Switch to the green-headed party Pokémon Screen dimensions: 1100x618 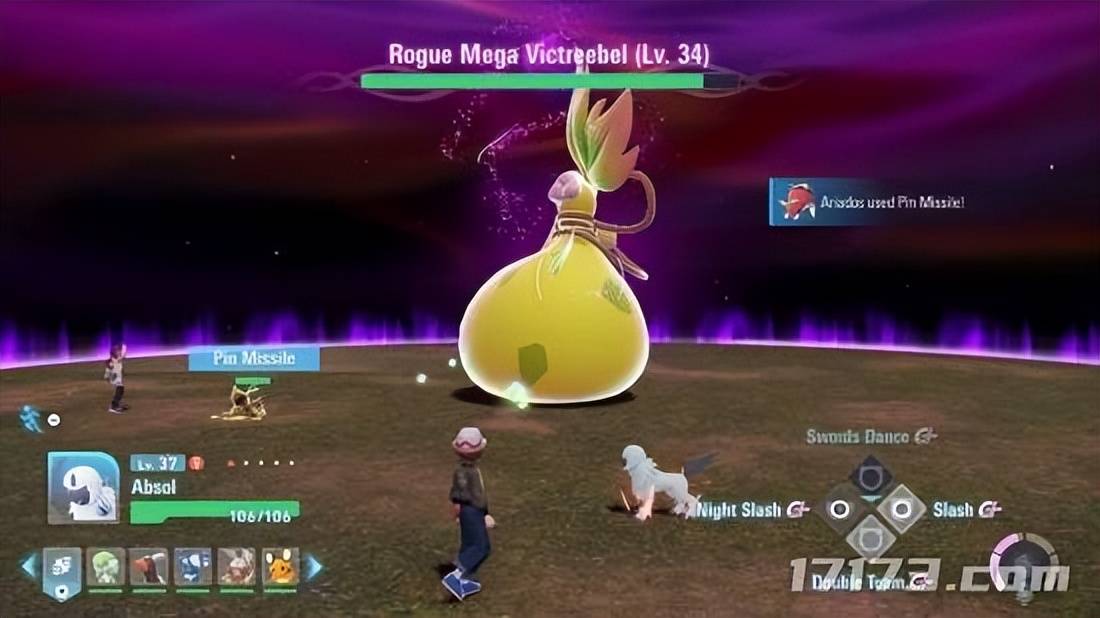click(x=105, y=566)
